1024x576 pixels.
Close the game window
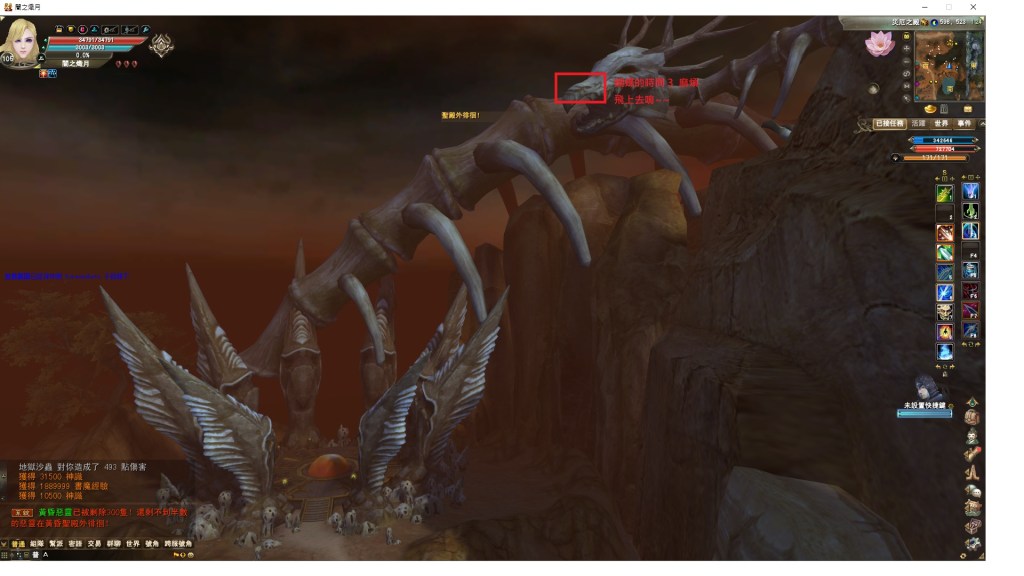pyautogui.click(x=973, y=7)
